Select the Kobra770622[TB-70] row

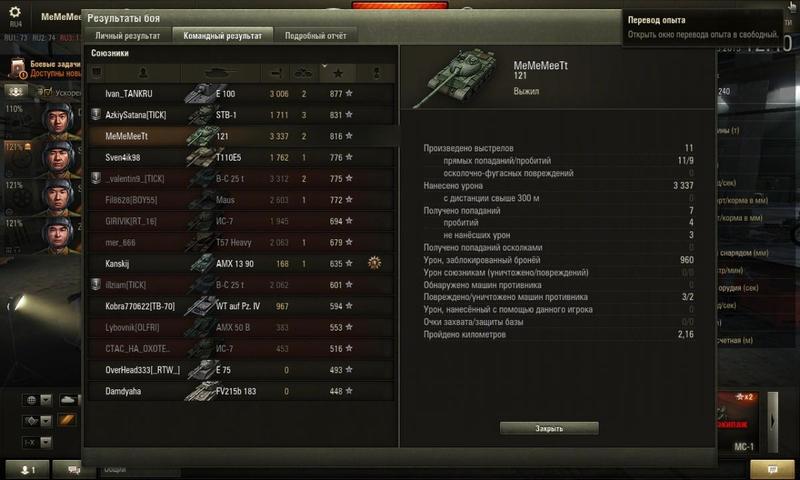tap(240, 306)
